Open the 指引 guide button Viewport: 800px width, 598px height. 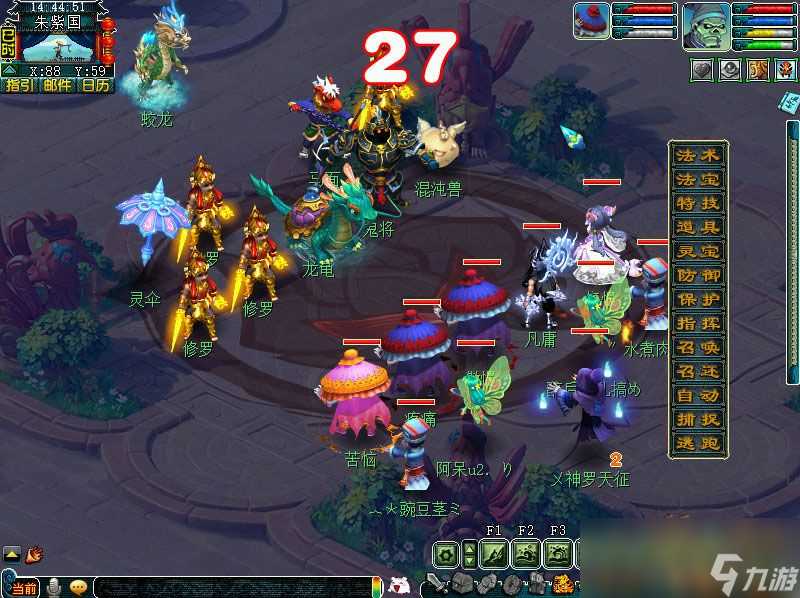click(x=18, y=85)
